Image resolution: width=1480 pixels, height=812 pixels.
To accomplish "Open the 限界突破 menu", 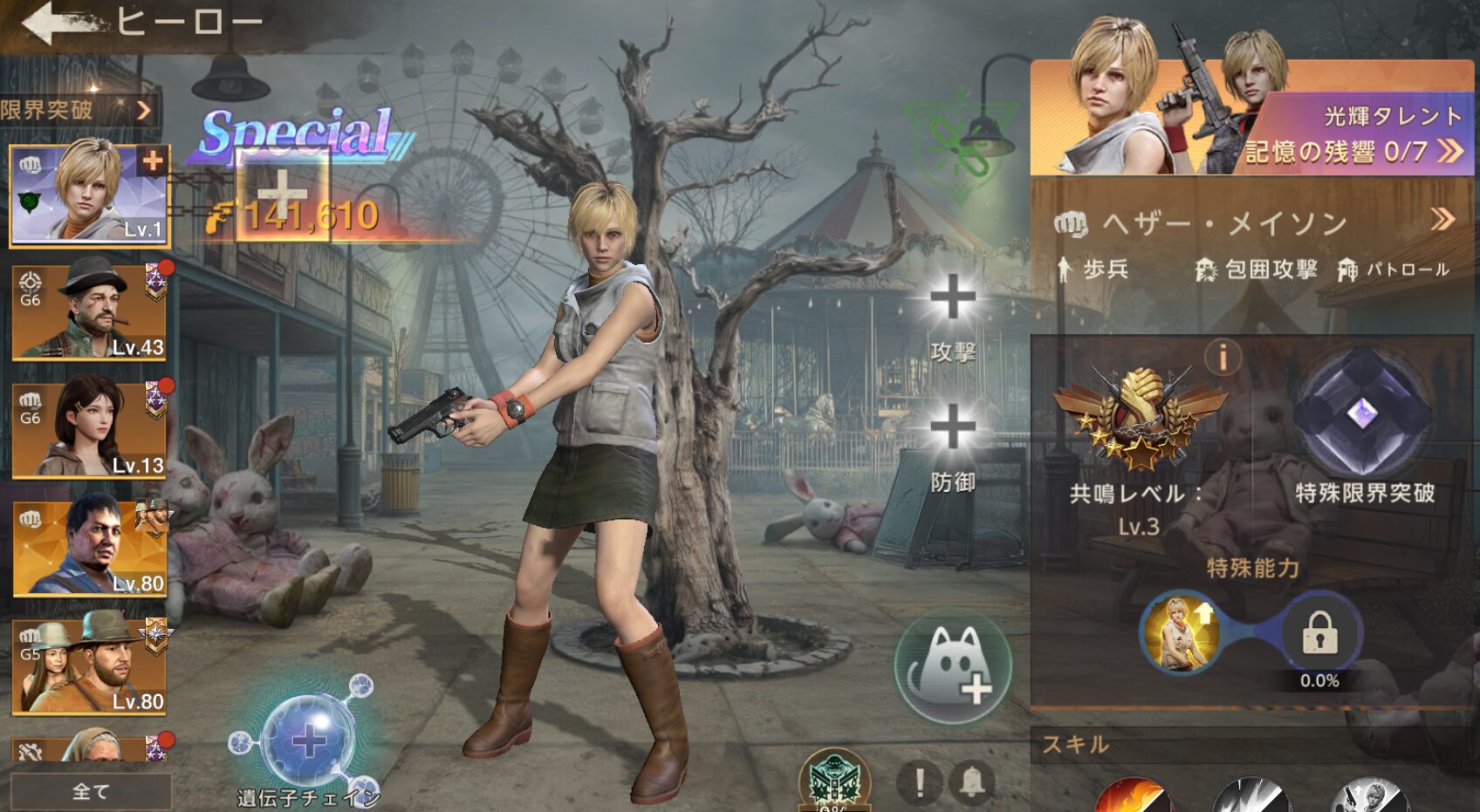I will 77,110.
